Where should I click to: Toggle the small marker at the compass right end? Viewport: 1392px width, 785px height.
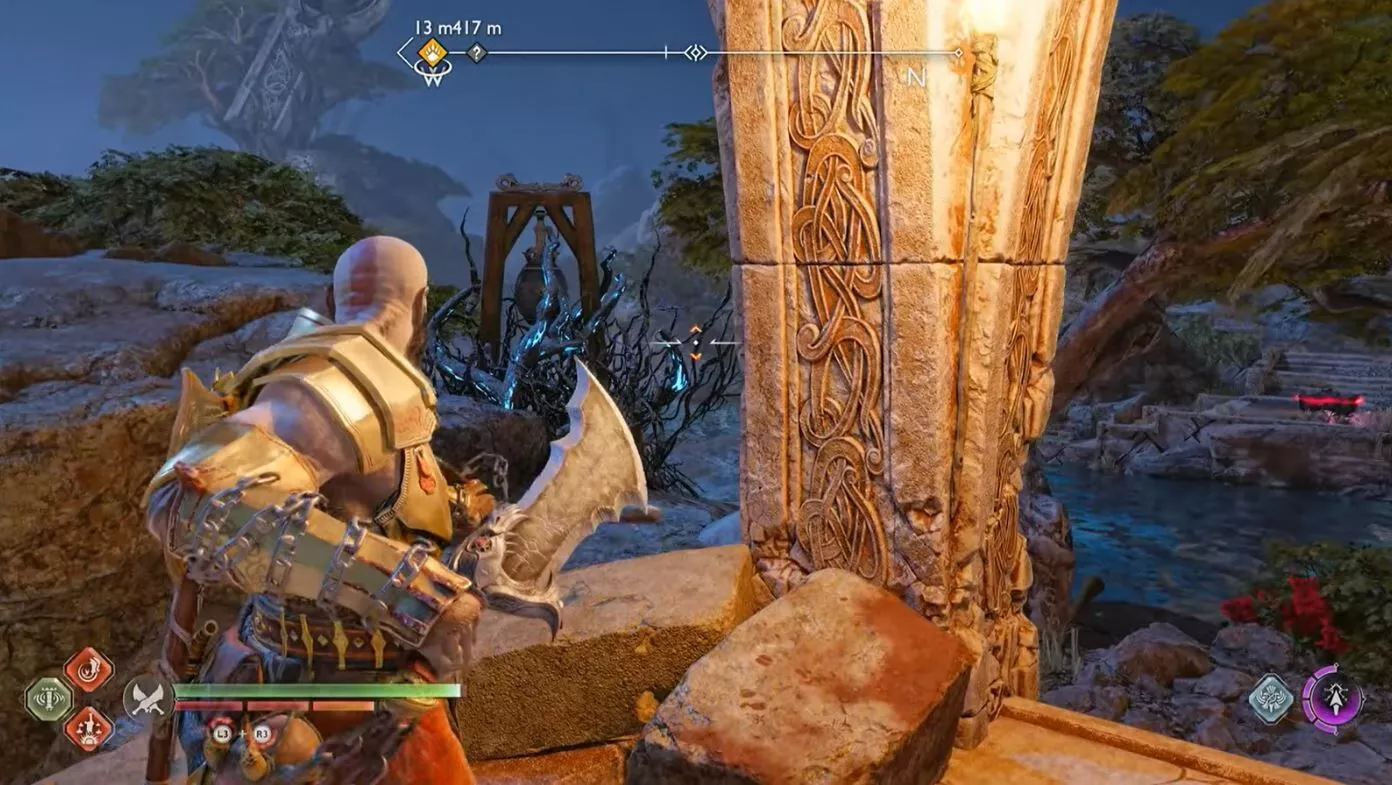click(958, 52)
